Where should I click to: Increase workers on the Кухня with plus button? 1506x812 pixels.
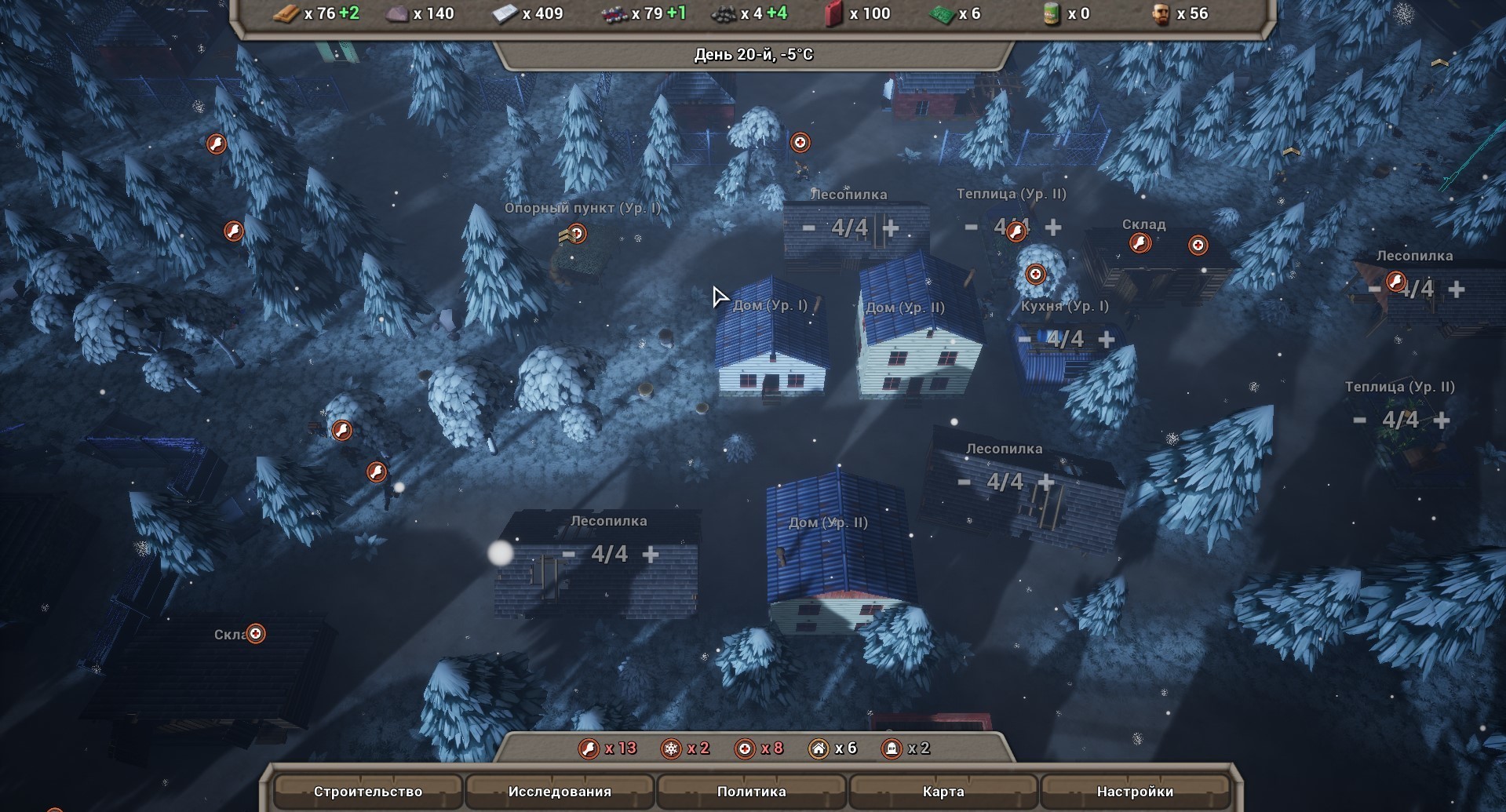coord(1107,339)
